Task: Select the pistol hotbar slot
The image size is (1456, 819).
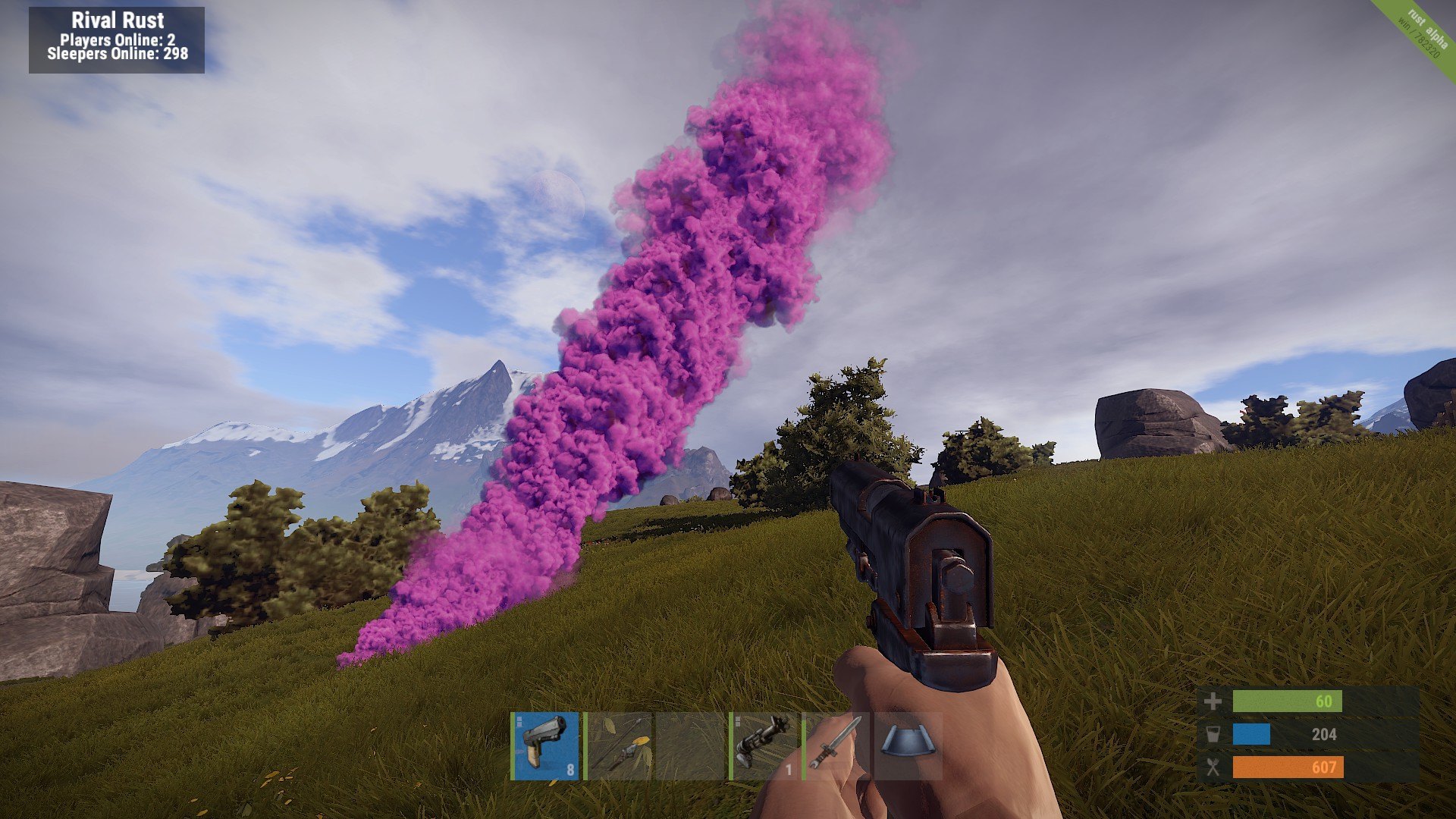Action: coord(546,745)
